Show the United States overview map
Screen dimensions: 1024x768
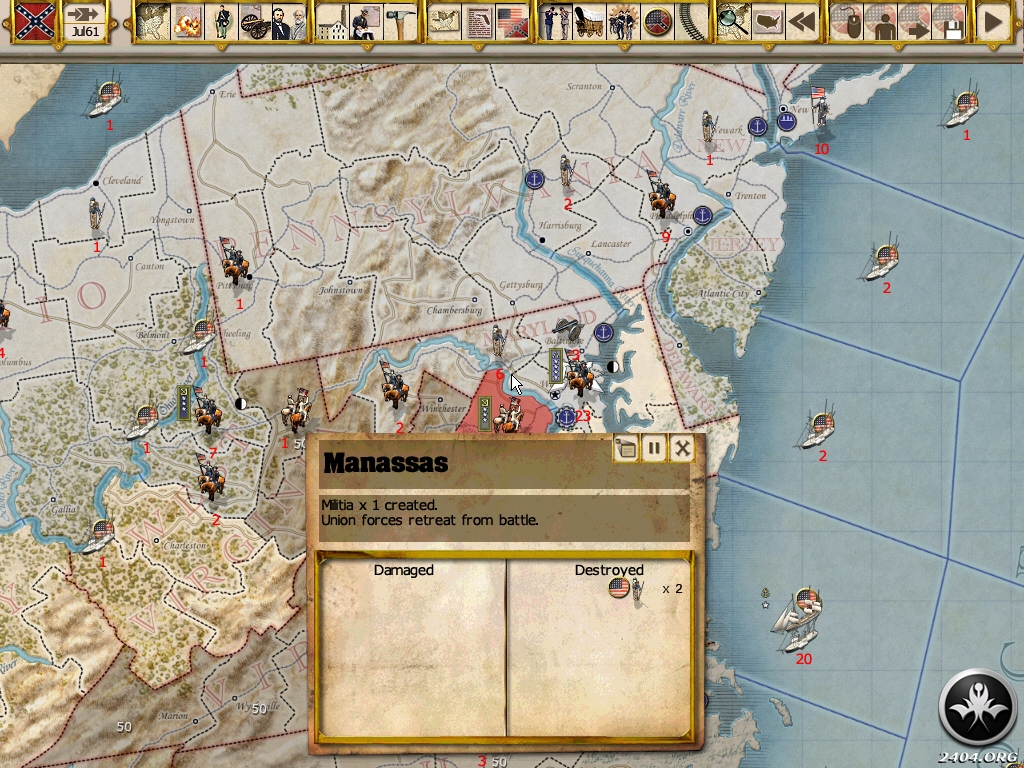click(x=768, y=21)
